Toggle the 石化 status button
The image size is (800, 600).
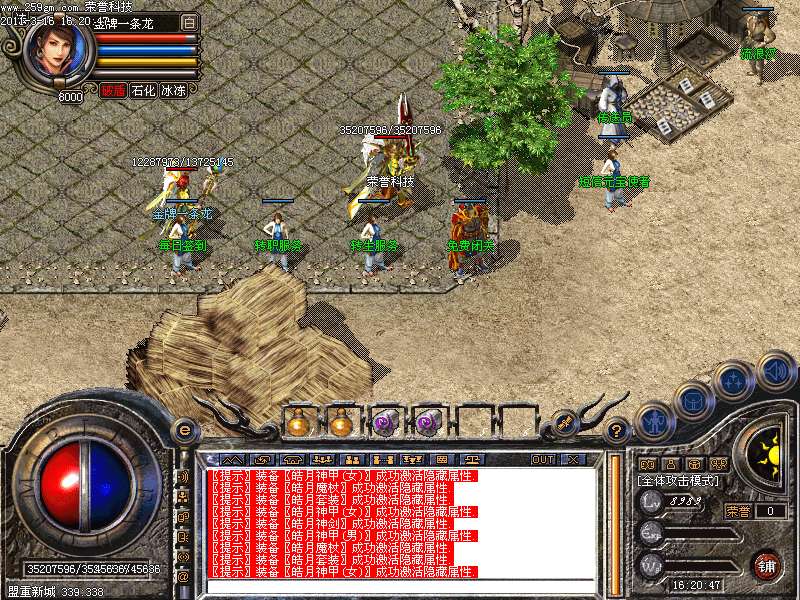(143, 91)
